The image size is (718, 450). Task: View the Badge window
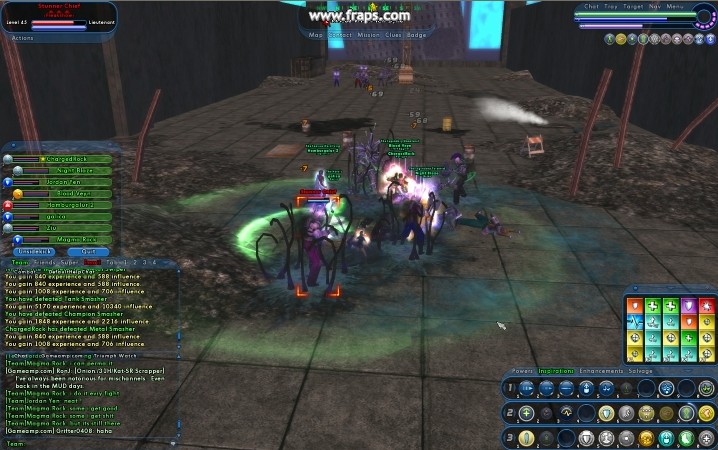click(x=417, y=35)
